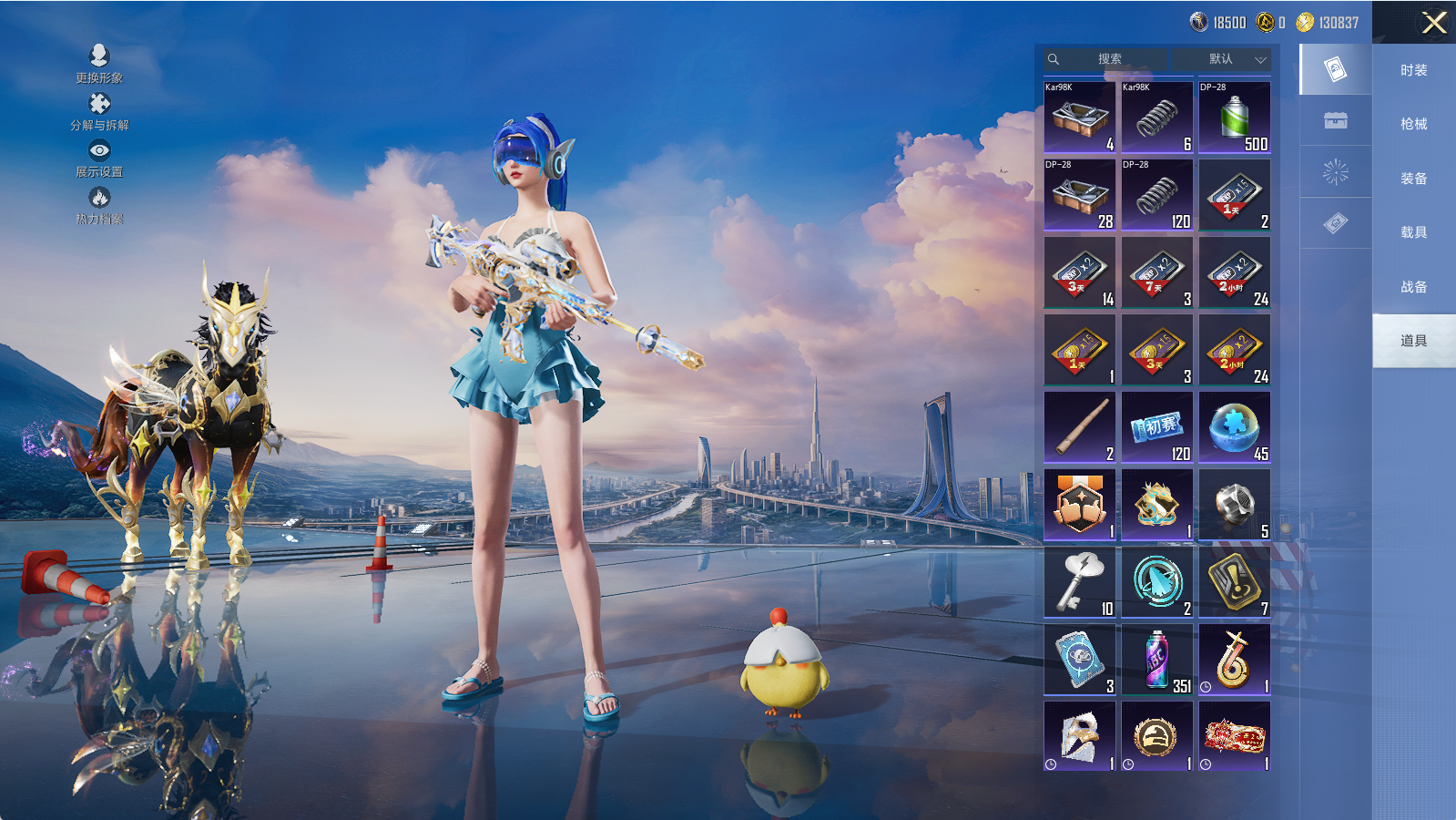Select the card sub-category icon
This screenshot has width=1456, height=820.
(1335, 69)
